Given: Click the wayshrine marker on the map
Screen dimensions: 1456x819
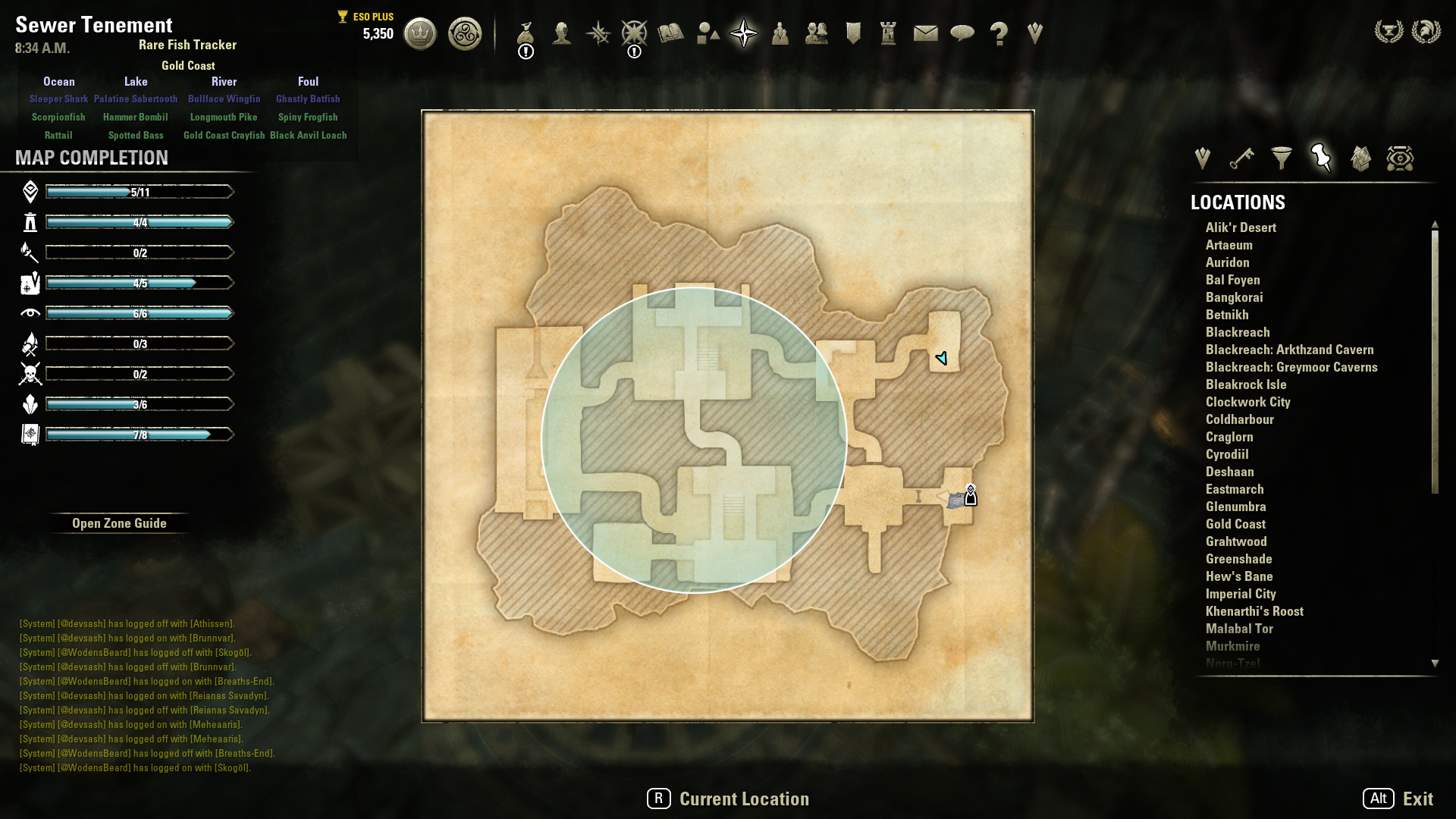Looking at the screenshot, I should pos(971,495).
